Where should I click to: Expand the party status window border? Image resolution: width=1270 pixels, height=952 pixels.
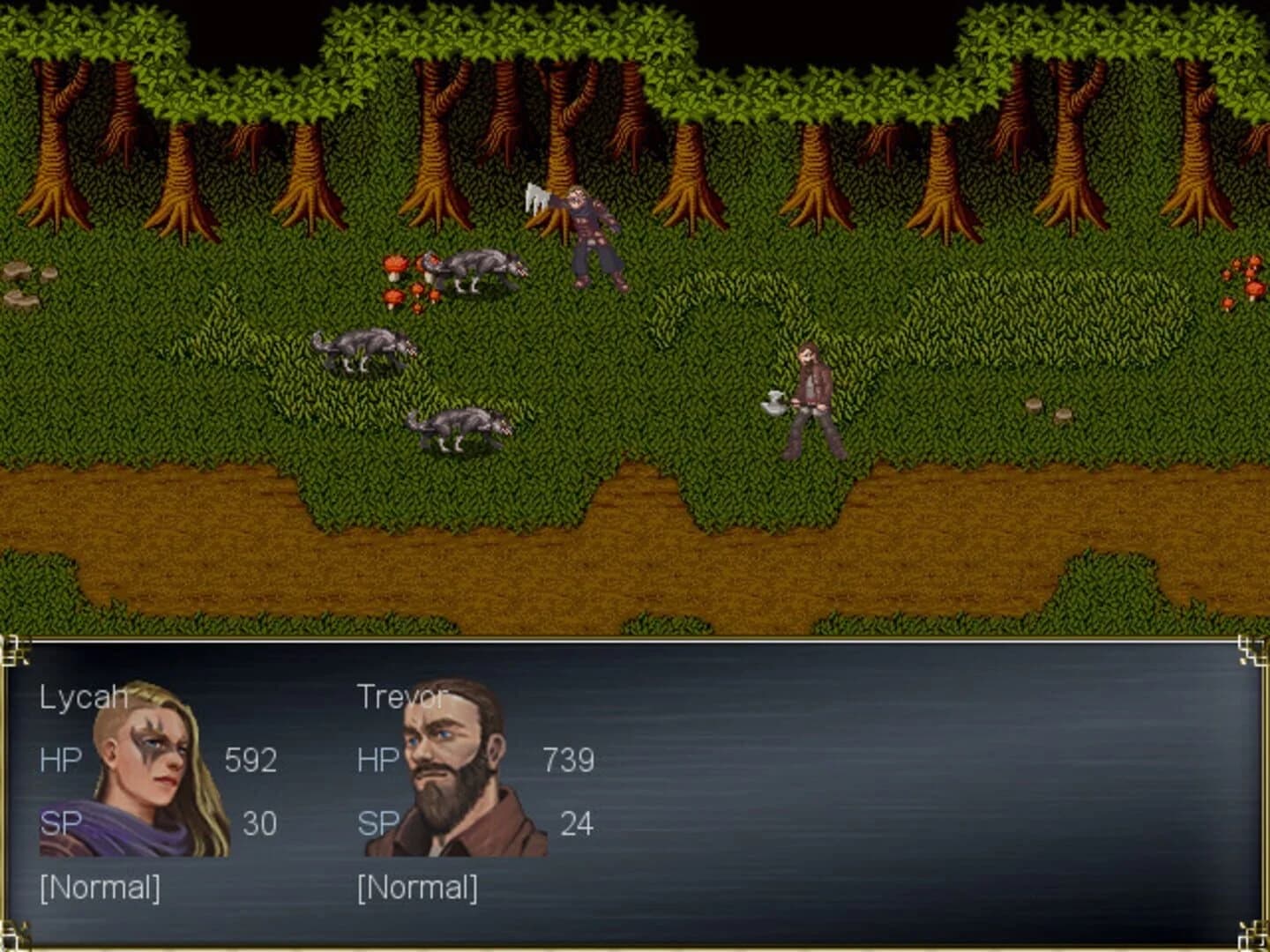(635, 639)
